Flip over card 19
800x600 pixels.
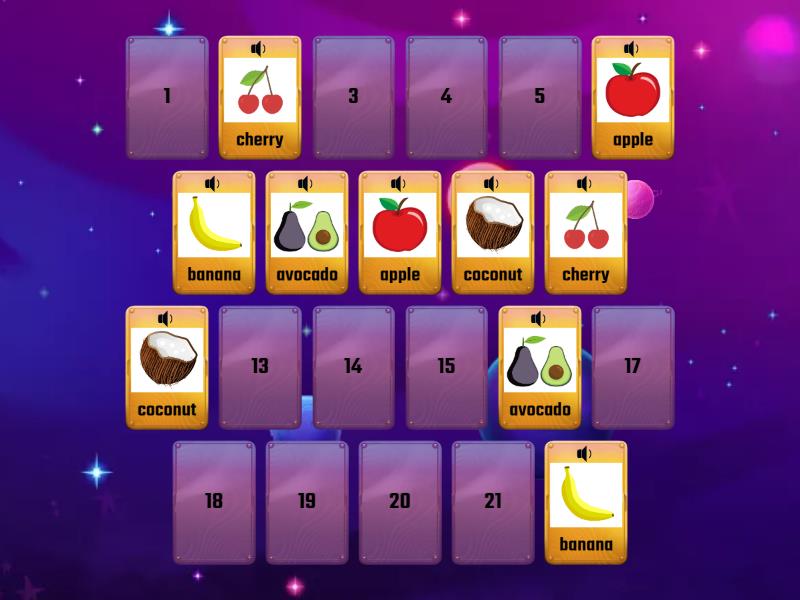307,502
